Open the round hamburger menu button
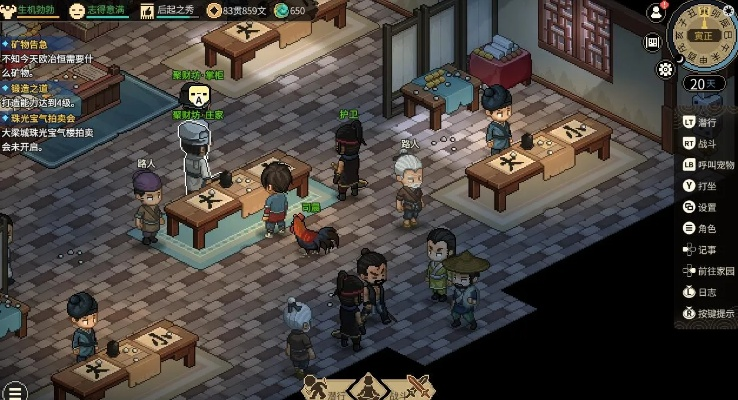Image resolution: width=738 pixels, height=400 pixels. (x=13, y=391)
